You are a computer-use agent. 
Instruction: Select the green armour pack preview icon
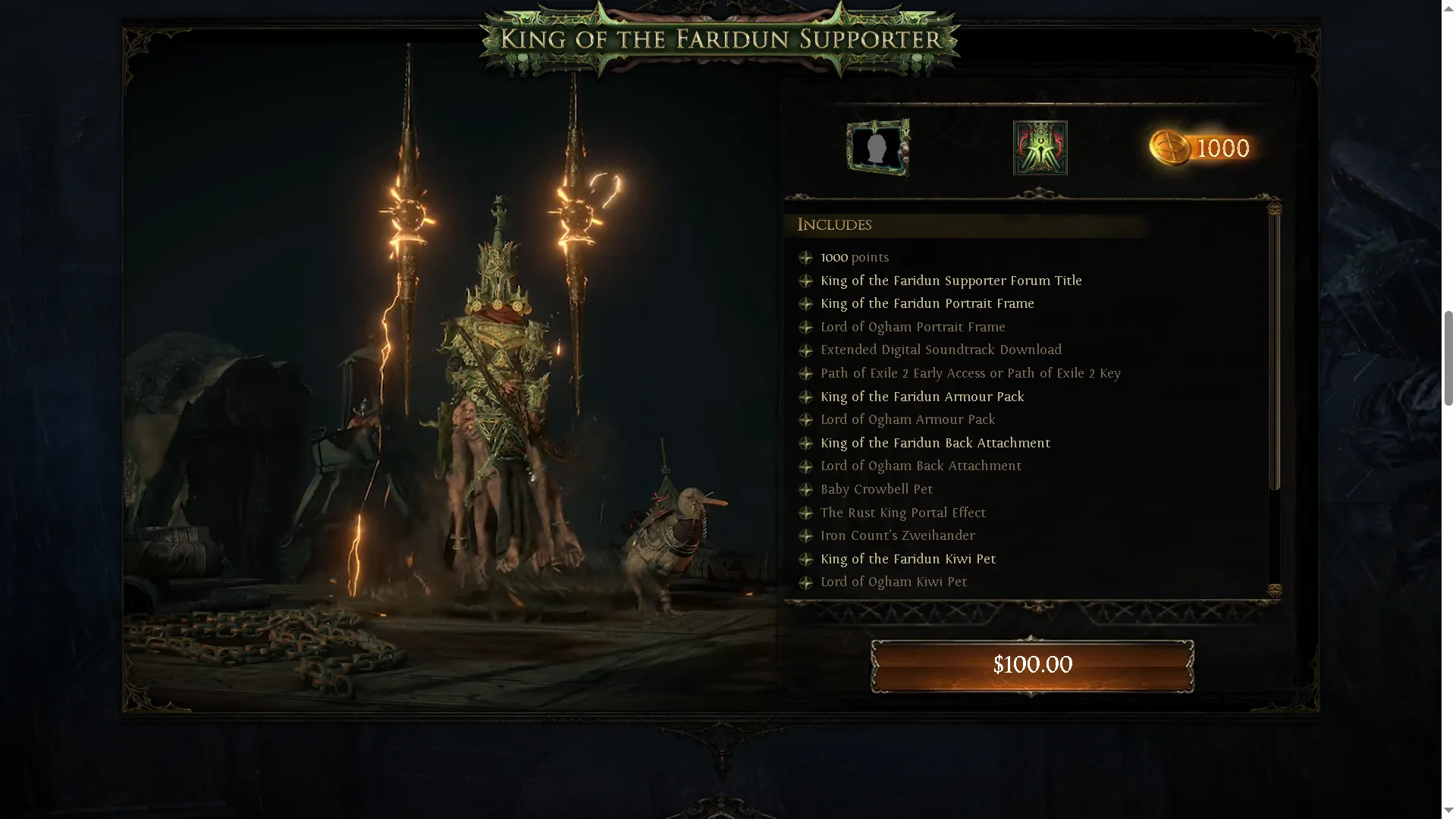click(1040, 146)
